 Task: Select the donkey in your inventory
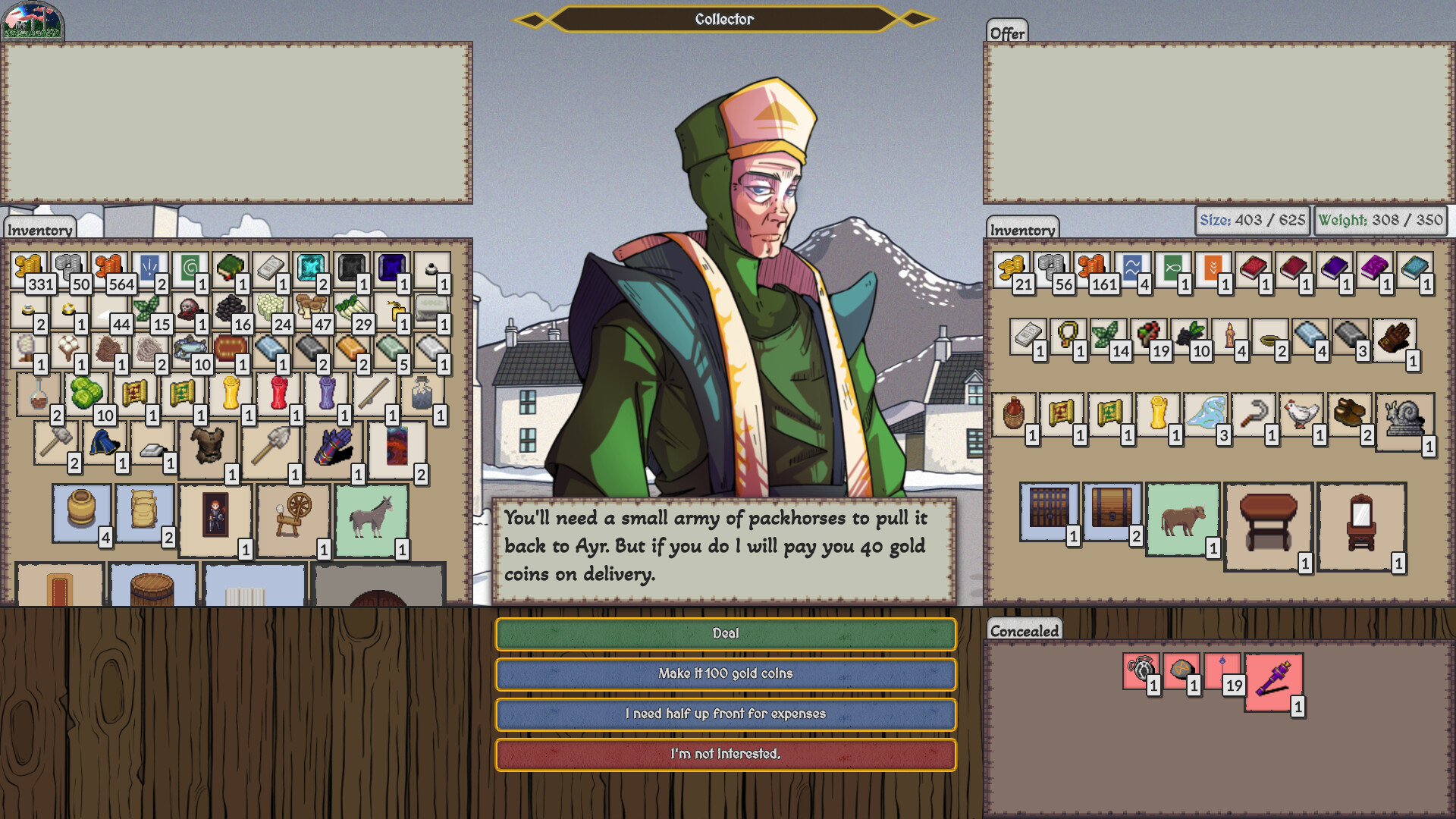(371, 516)
